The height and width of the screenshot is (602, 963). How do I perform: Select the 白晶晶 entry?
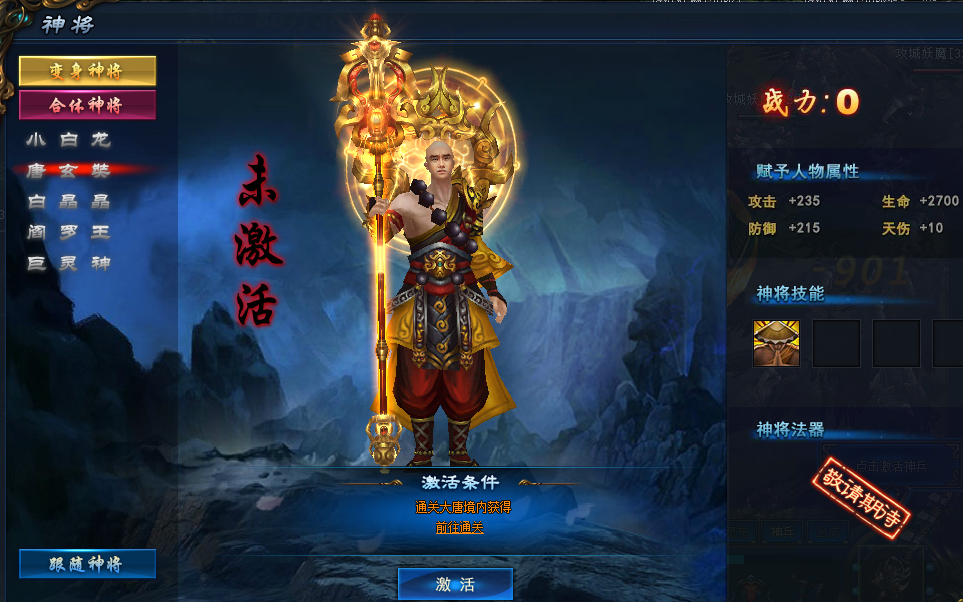point(68,201)
